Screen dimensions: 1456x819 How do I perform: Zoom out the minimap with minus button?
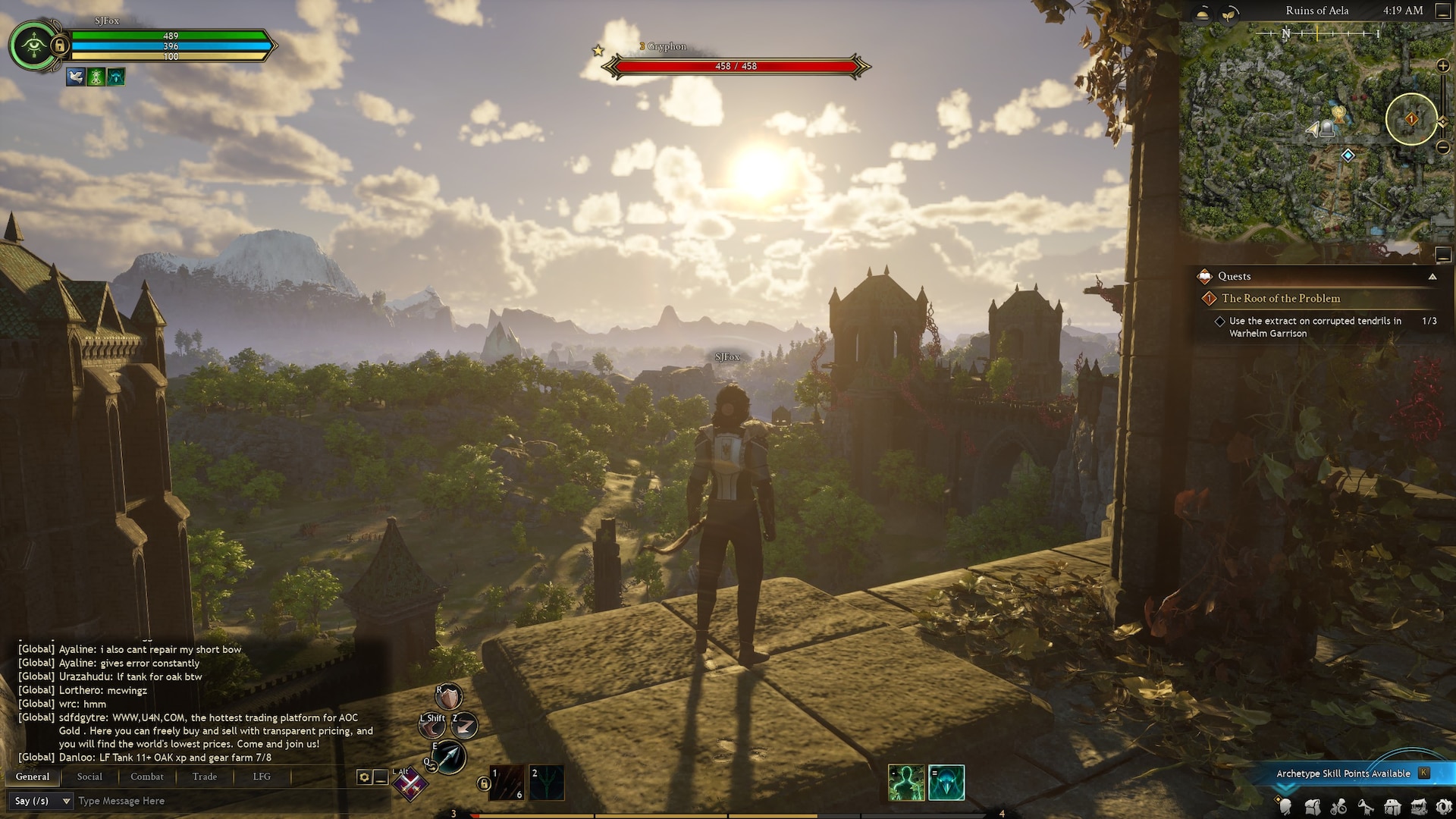(1443, 148)
